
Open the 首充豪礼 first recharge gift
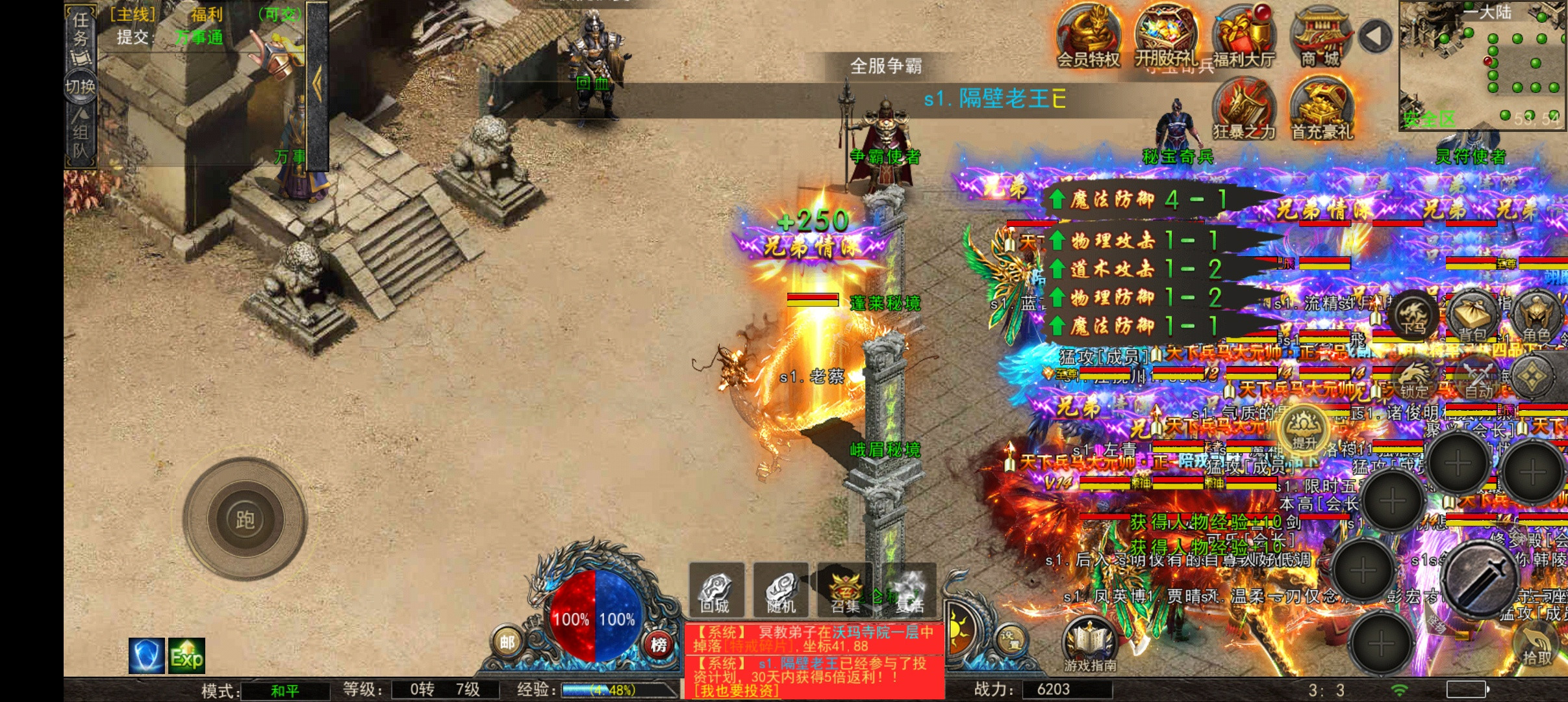click(x=1322, y=109)
